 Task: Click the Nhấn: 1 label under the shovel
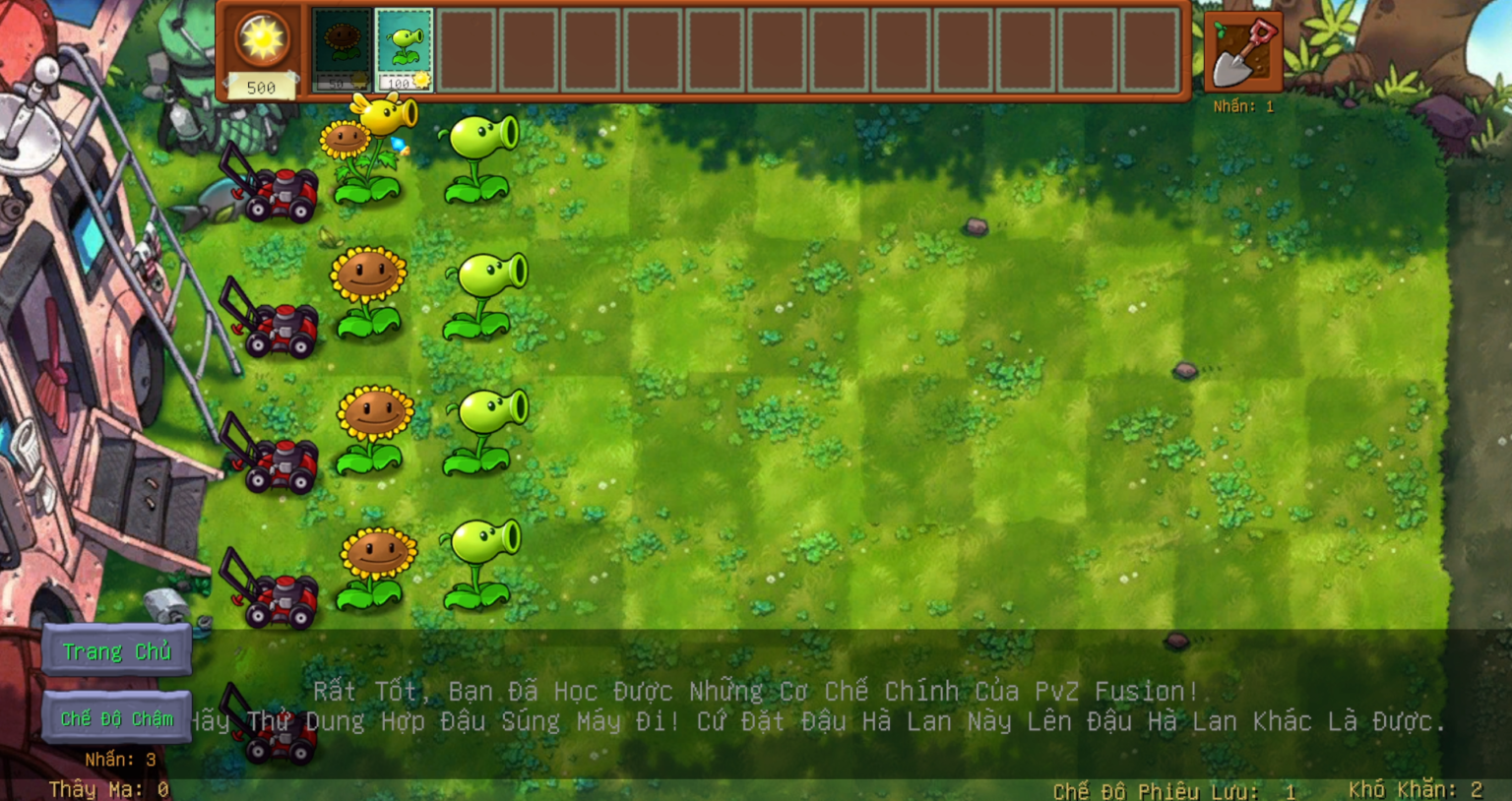1242,107
